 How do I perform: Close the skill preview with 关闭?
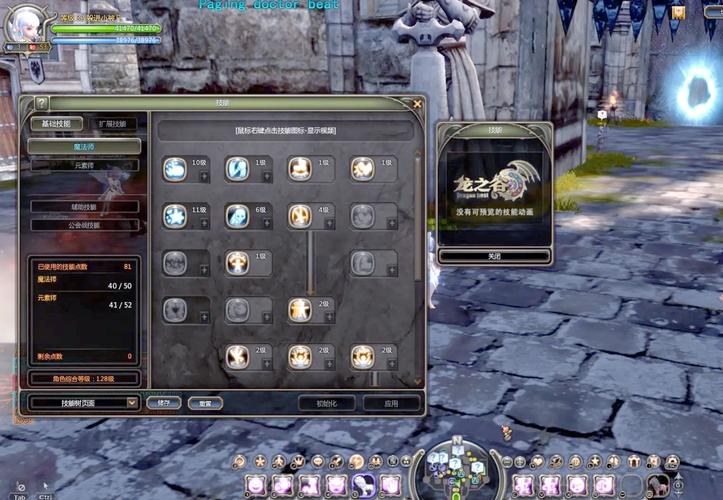[494, 256]
